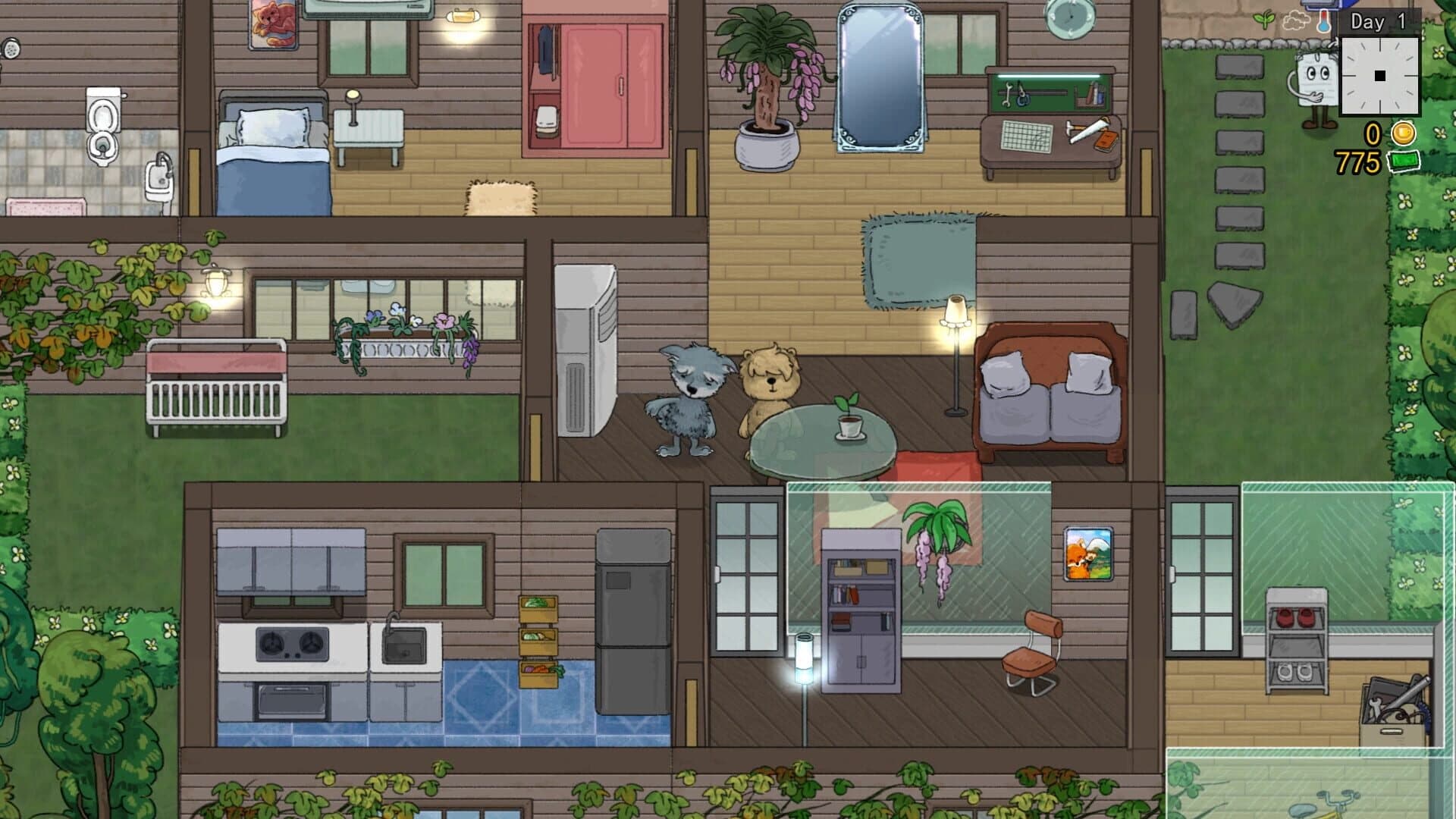Open the square clock face display

pos(1379,76)
